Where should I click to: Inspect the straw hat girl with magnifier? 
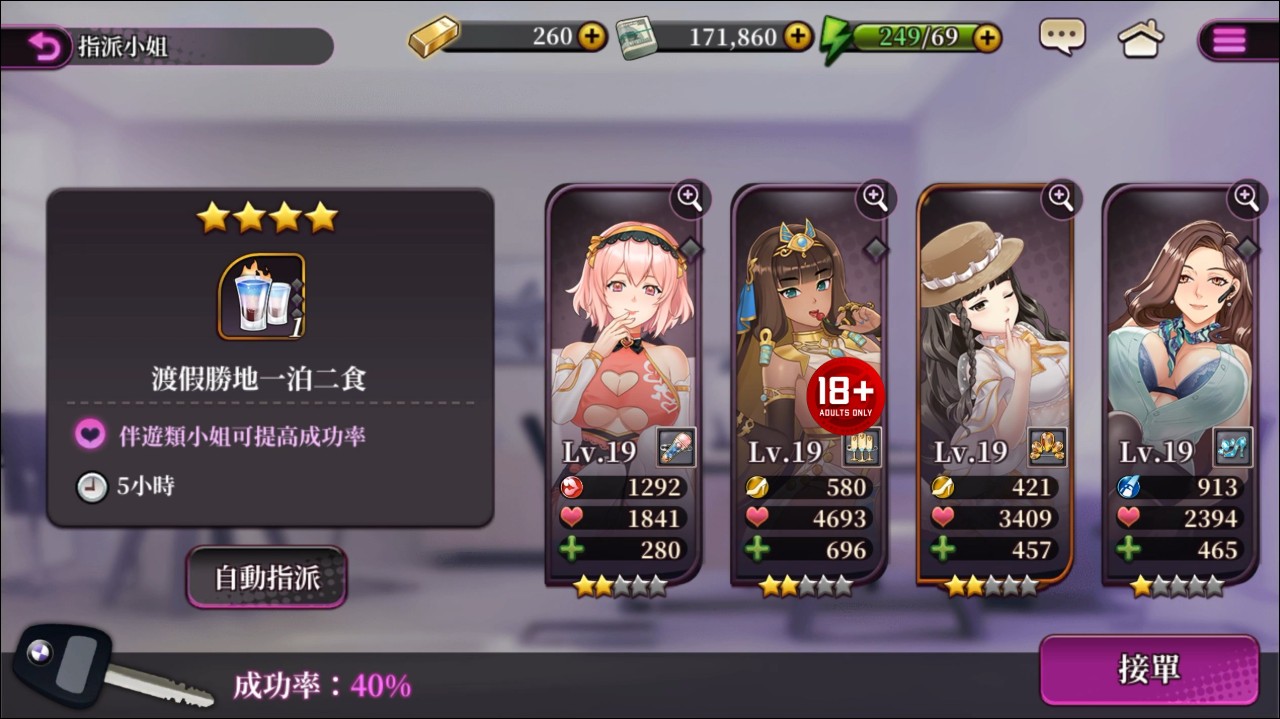[x=1061, y=198]
